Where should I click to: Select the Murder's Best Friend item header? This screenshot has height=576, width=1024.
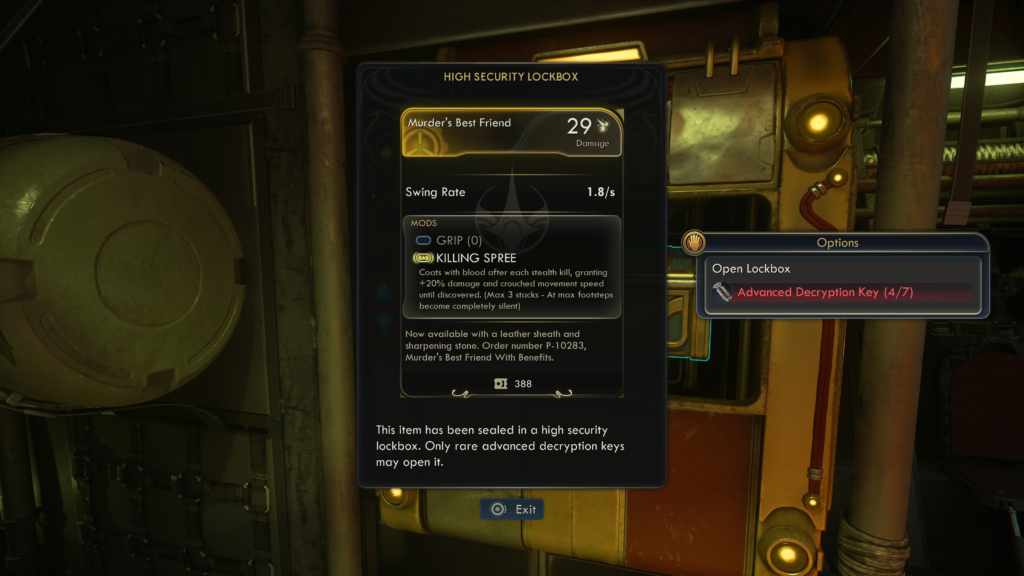[x=511, y=133]
